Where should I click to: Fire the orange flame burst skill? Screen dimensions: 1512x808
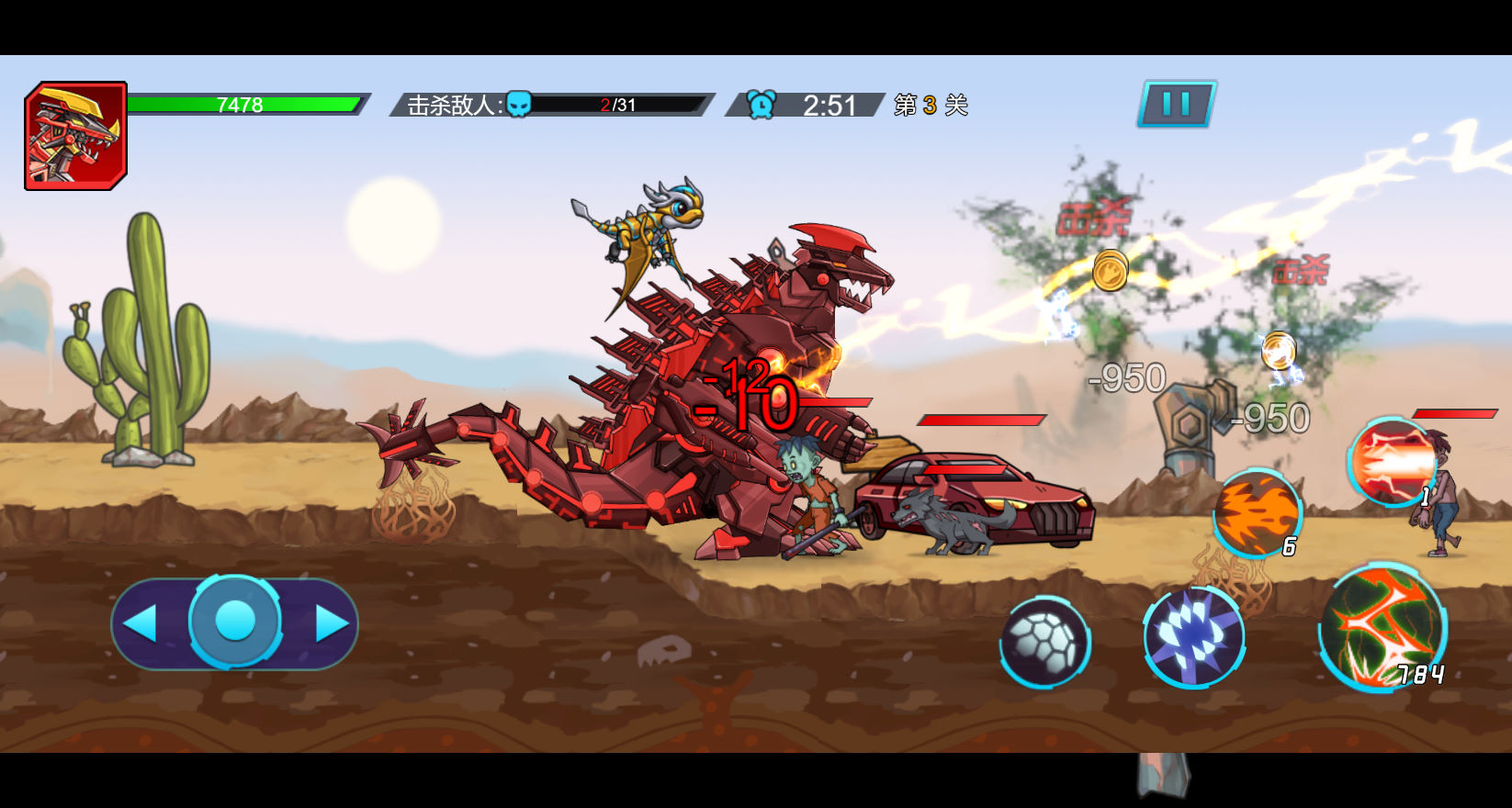point(1257,514)
